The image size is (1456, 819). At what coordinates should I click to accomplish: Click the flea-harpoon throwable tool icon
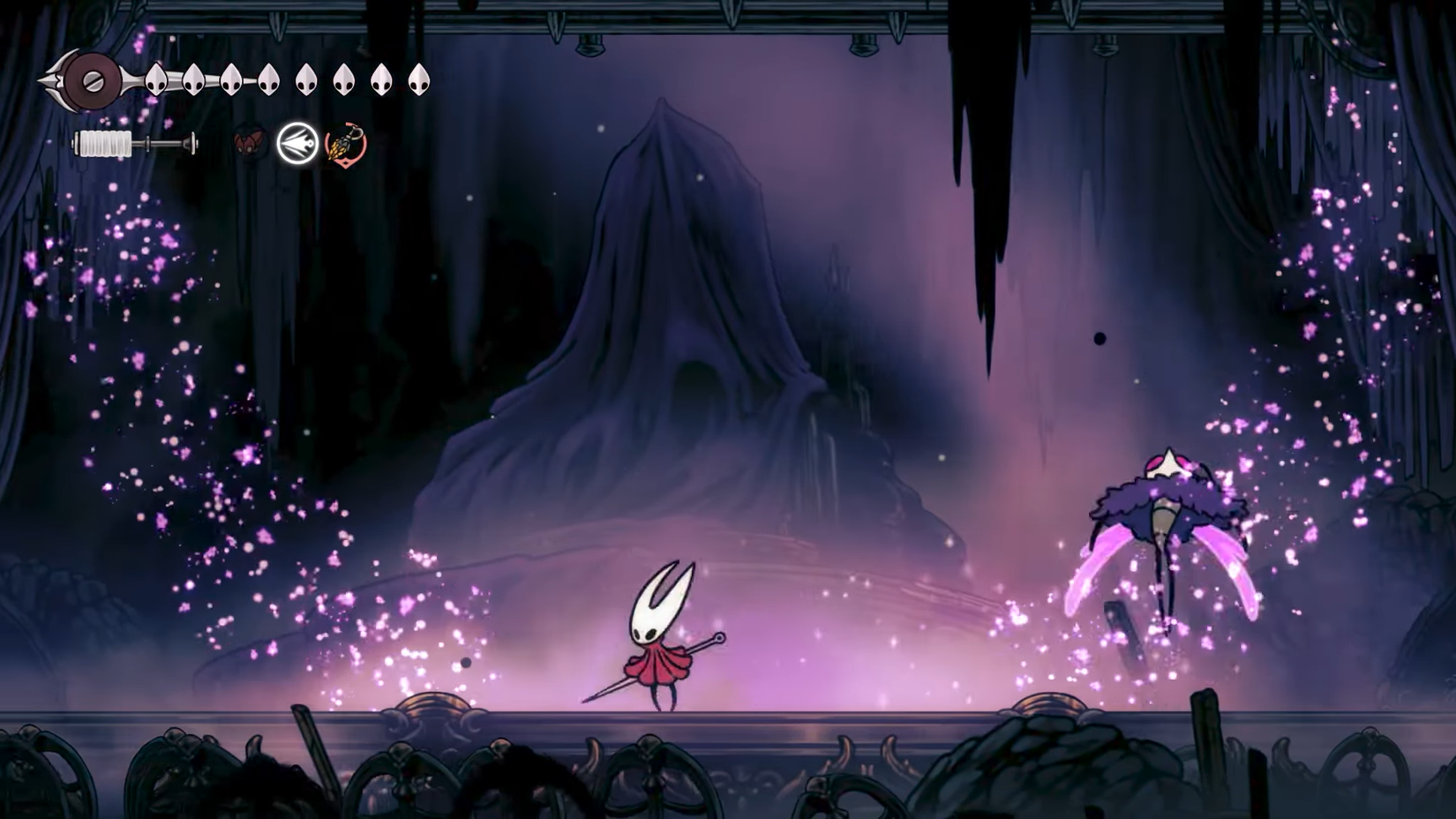343,144
